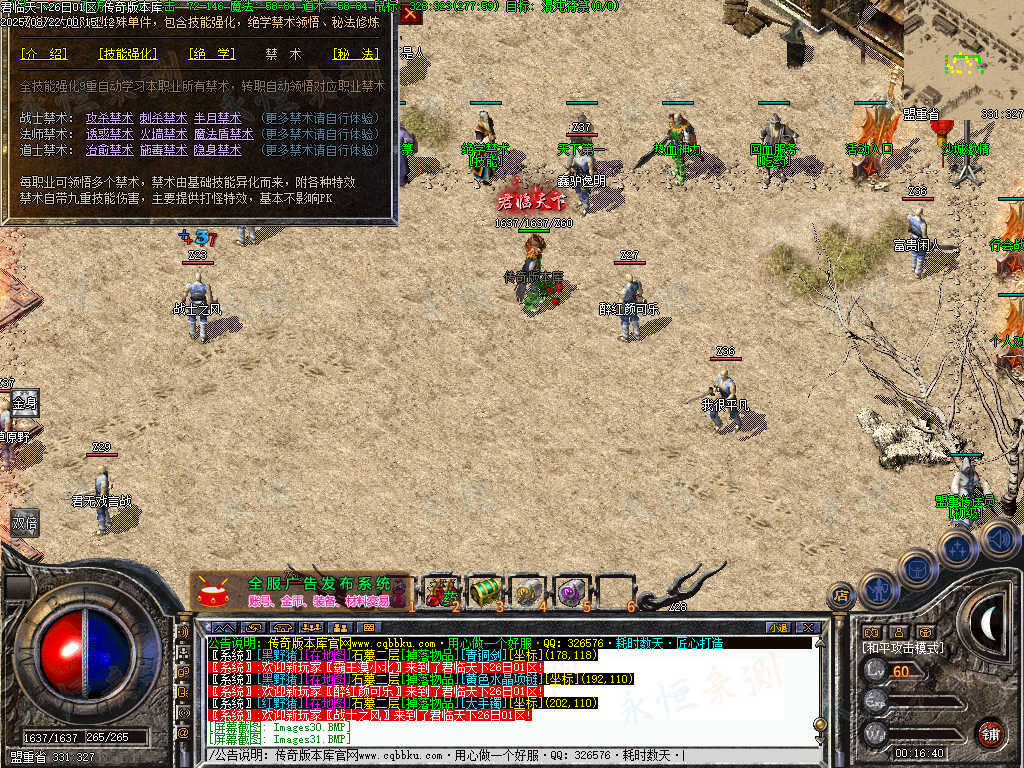Switch to the 技能强化 section
Viewport: 1024px width, 768px height.
[129, 54]
